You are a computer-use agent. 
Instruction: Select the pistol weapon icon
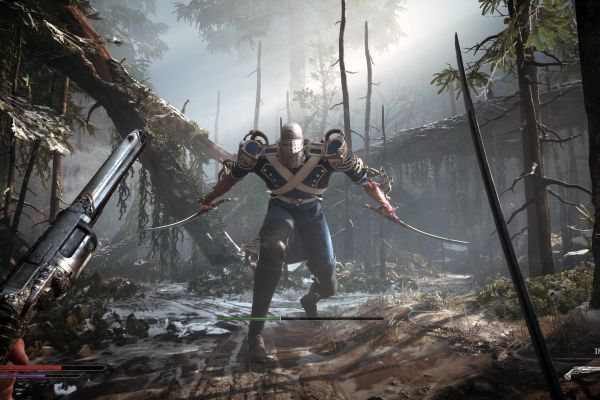pyautogui.click(x=581, y=372)
